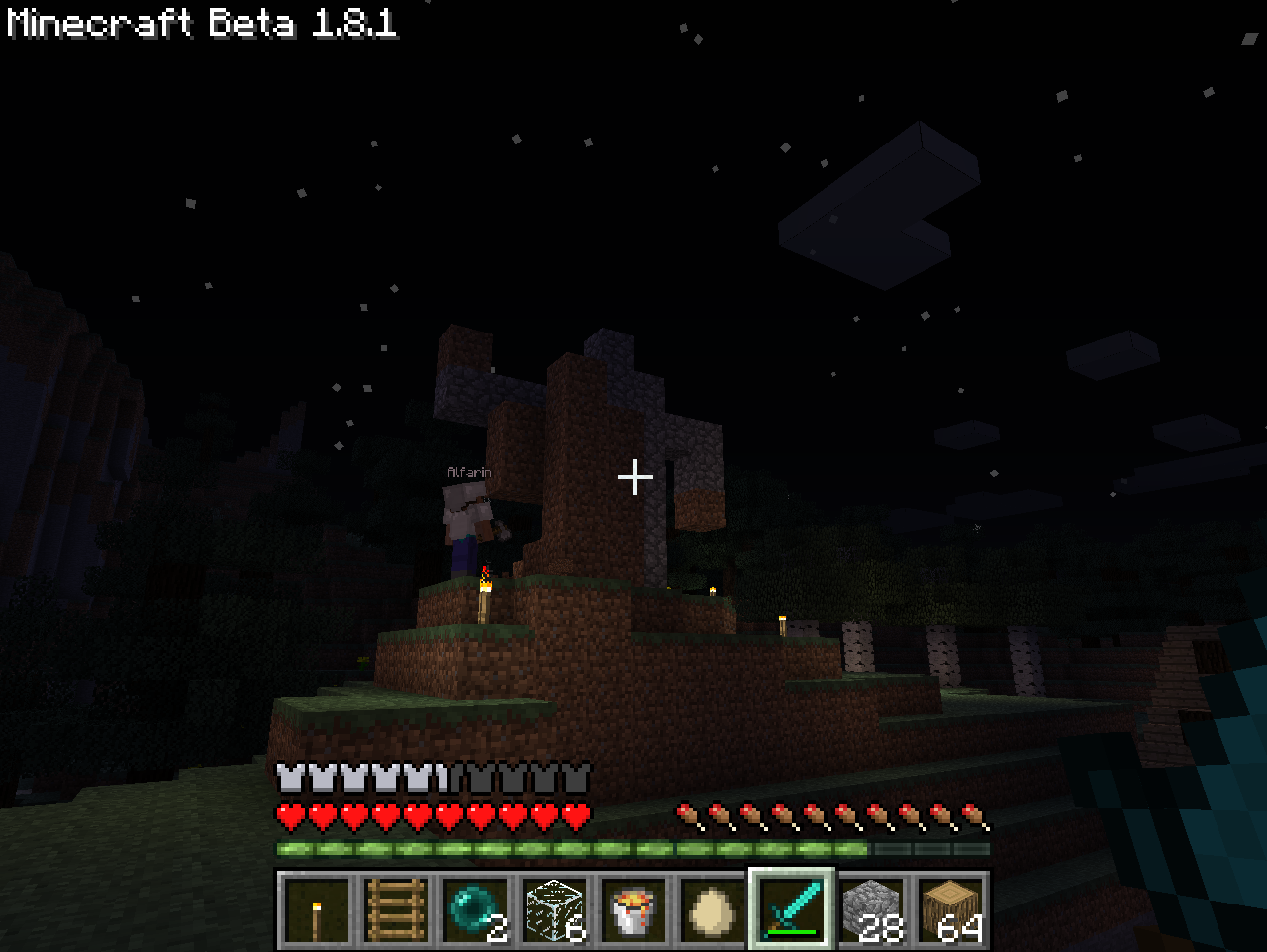Select the torch hotbar slot
The width and height of the screenshot is (1267, 952).
pos(317,908)
